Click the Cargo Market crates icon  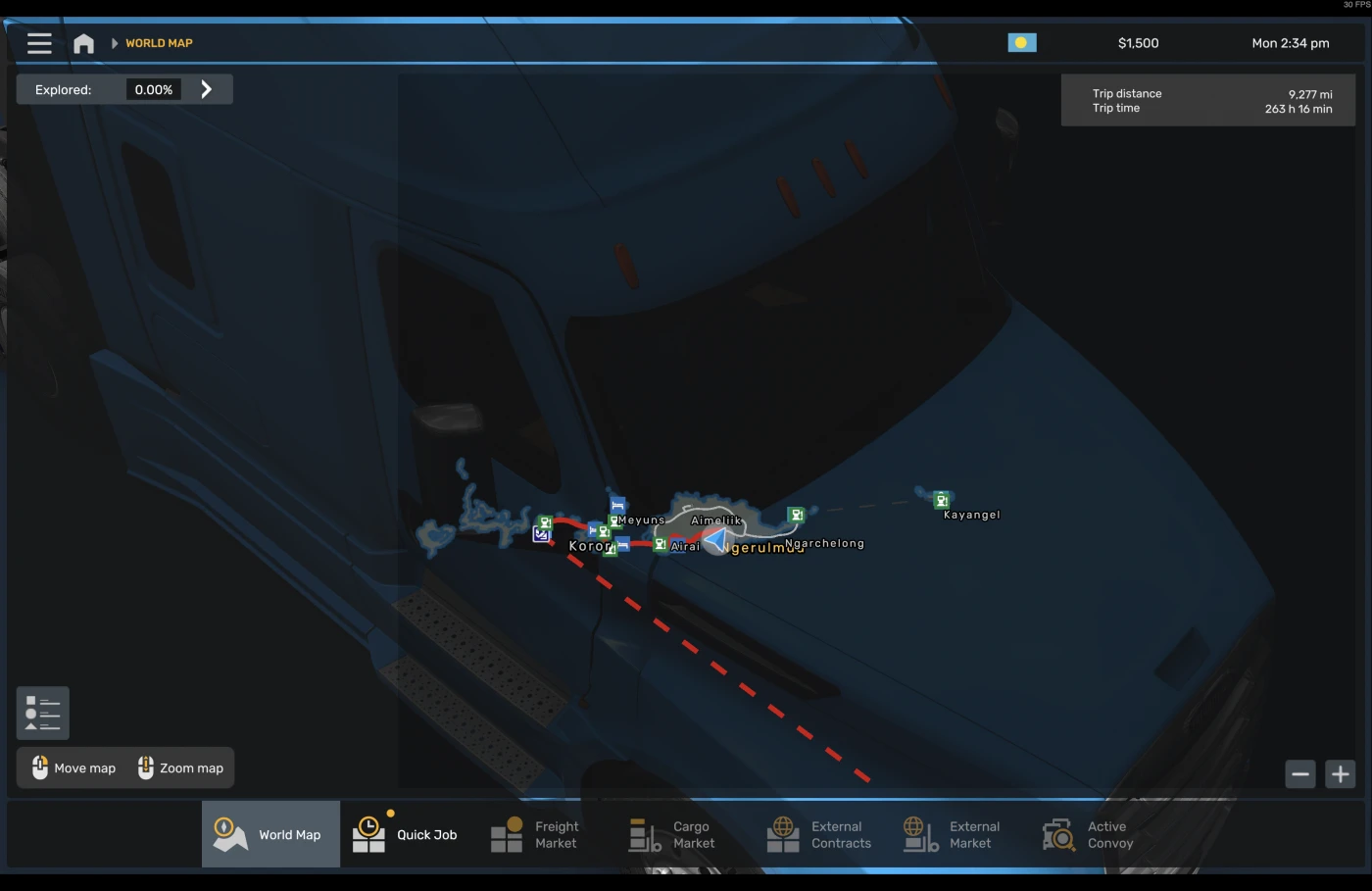pos(645,833)
